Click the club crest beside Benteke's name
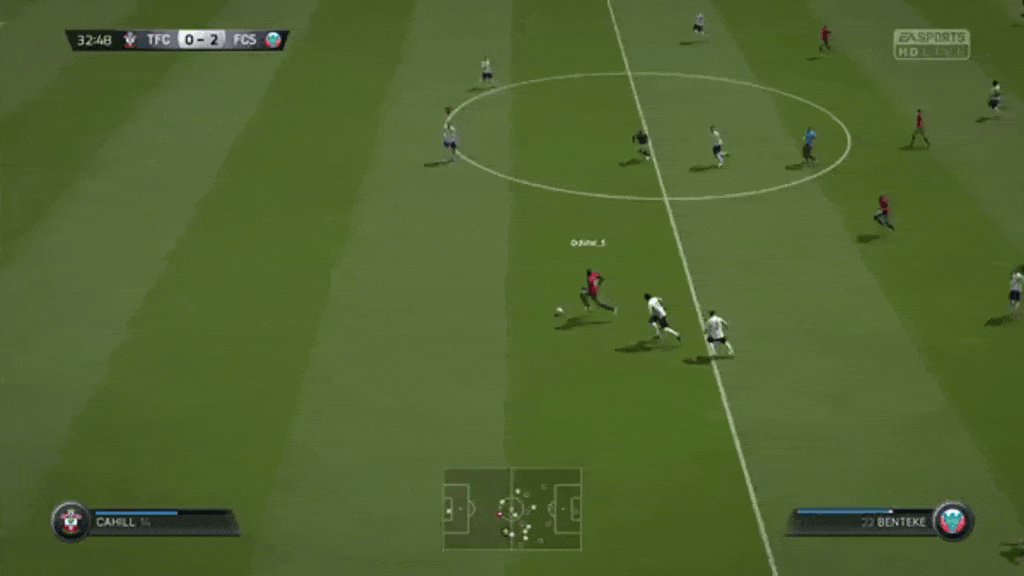This screenshot has height=576, width=1024. pos(953,521)
